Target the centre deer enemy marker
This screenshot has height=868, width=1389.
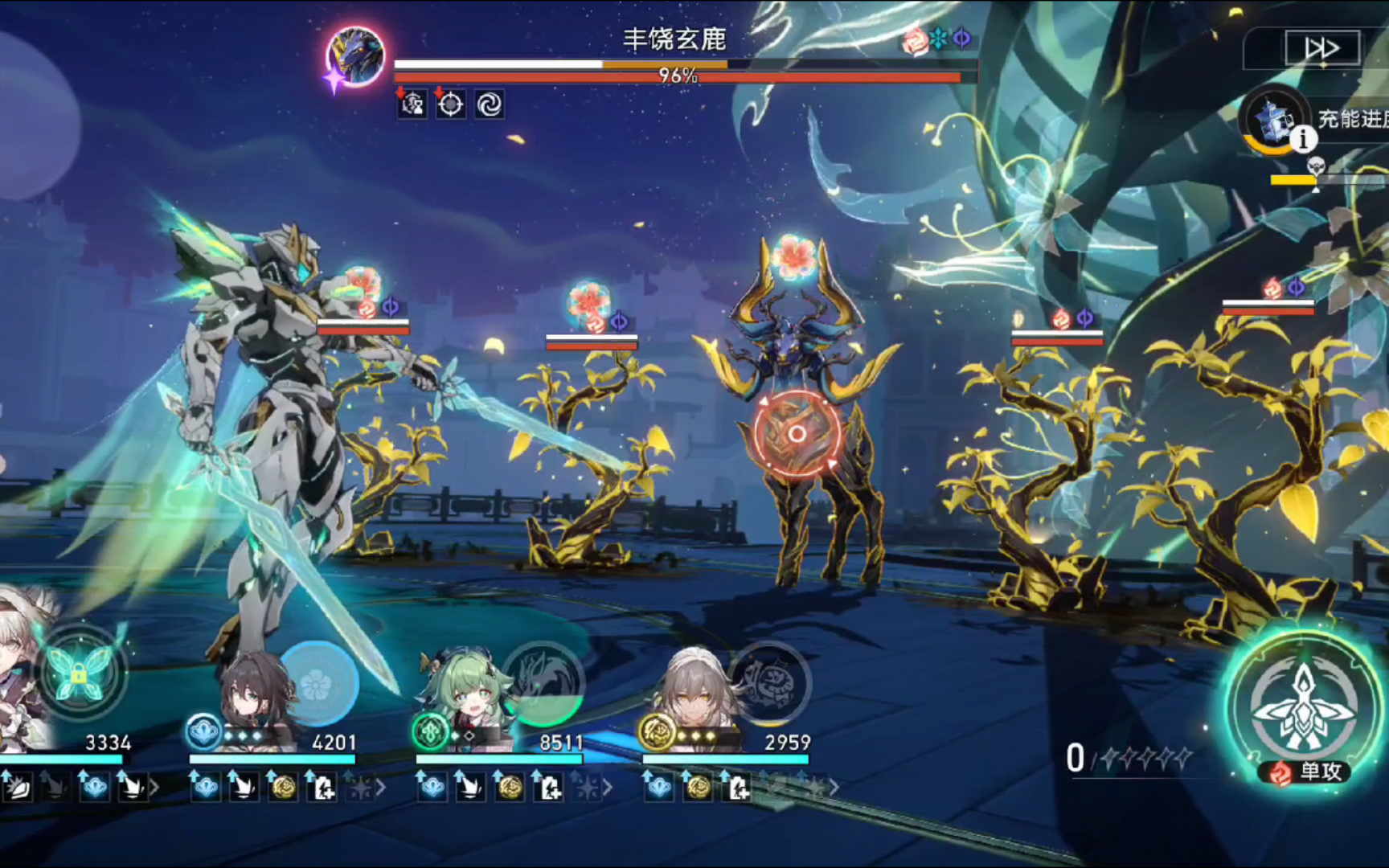(x=796, y=434)
